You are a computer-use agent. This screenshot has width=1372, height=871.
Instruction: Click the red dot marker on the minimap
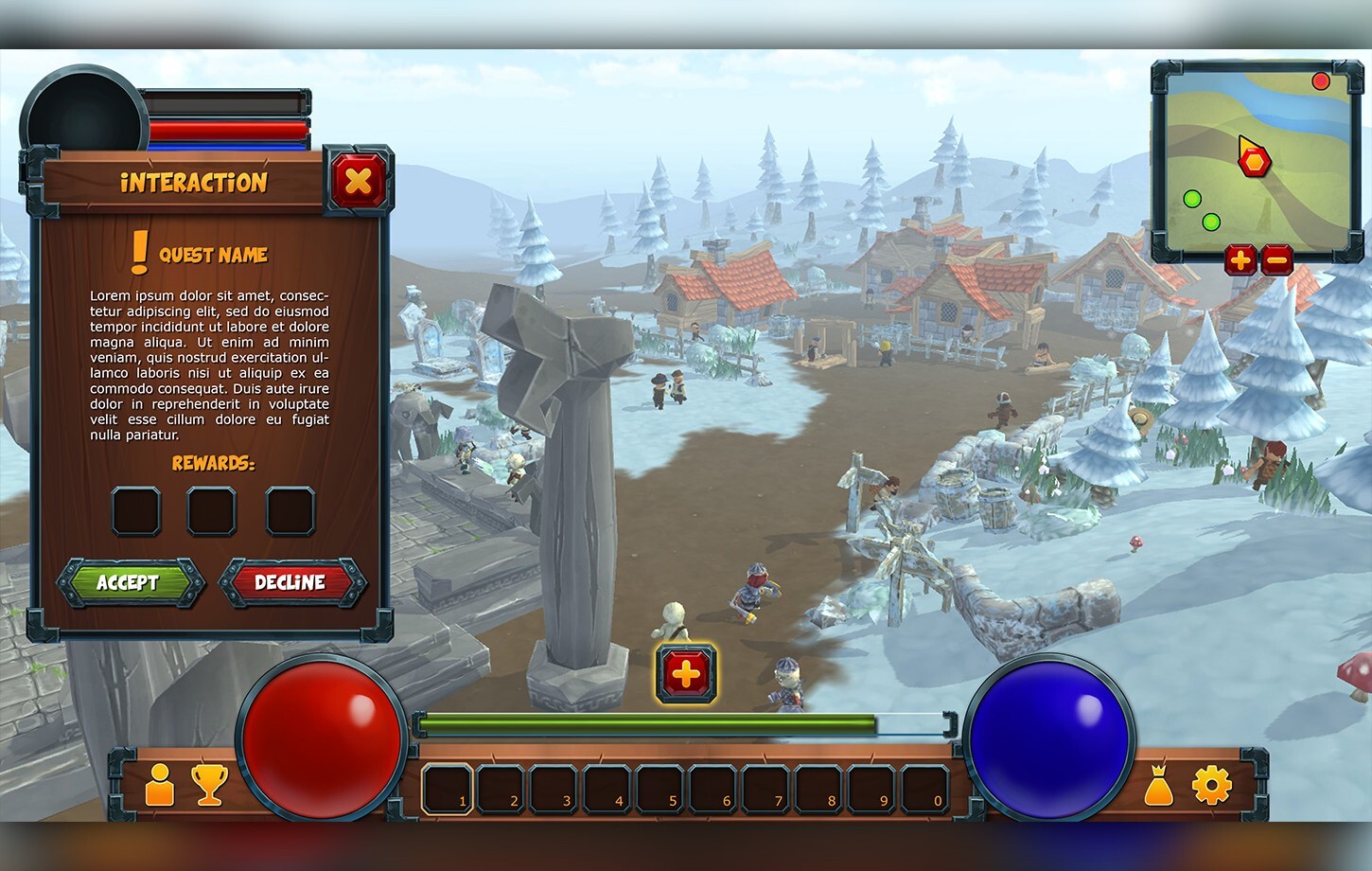click(x=1322, y=81)
